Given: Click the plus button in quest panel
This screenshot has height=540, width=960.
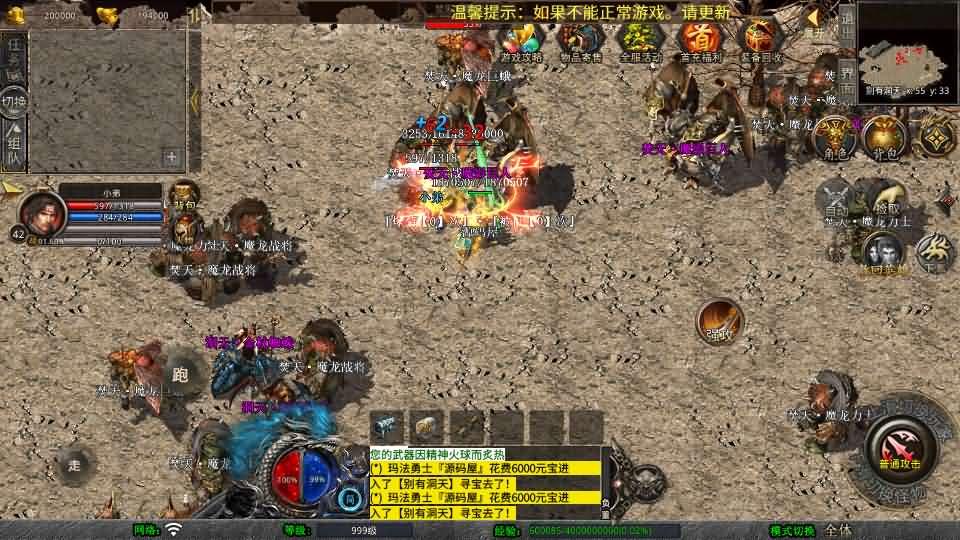Looking at the screenshot, I should pyautogui.click(x=172, y=157).
